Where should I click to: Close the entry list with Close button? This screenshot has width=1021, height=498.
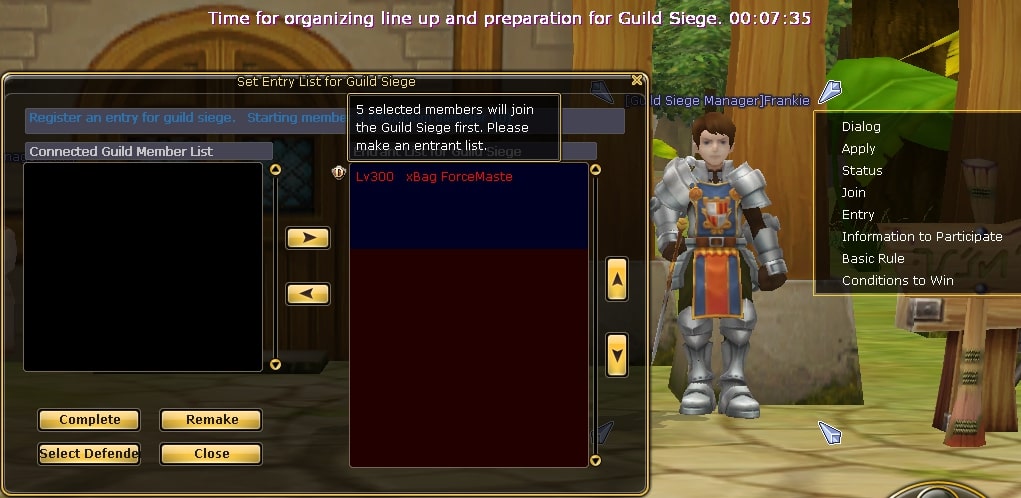coord(211,454)
